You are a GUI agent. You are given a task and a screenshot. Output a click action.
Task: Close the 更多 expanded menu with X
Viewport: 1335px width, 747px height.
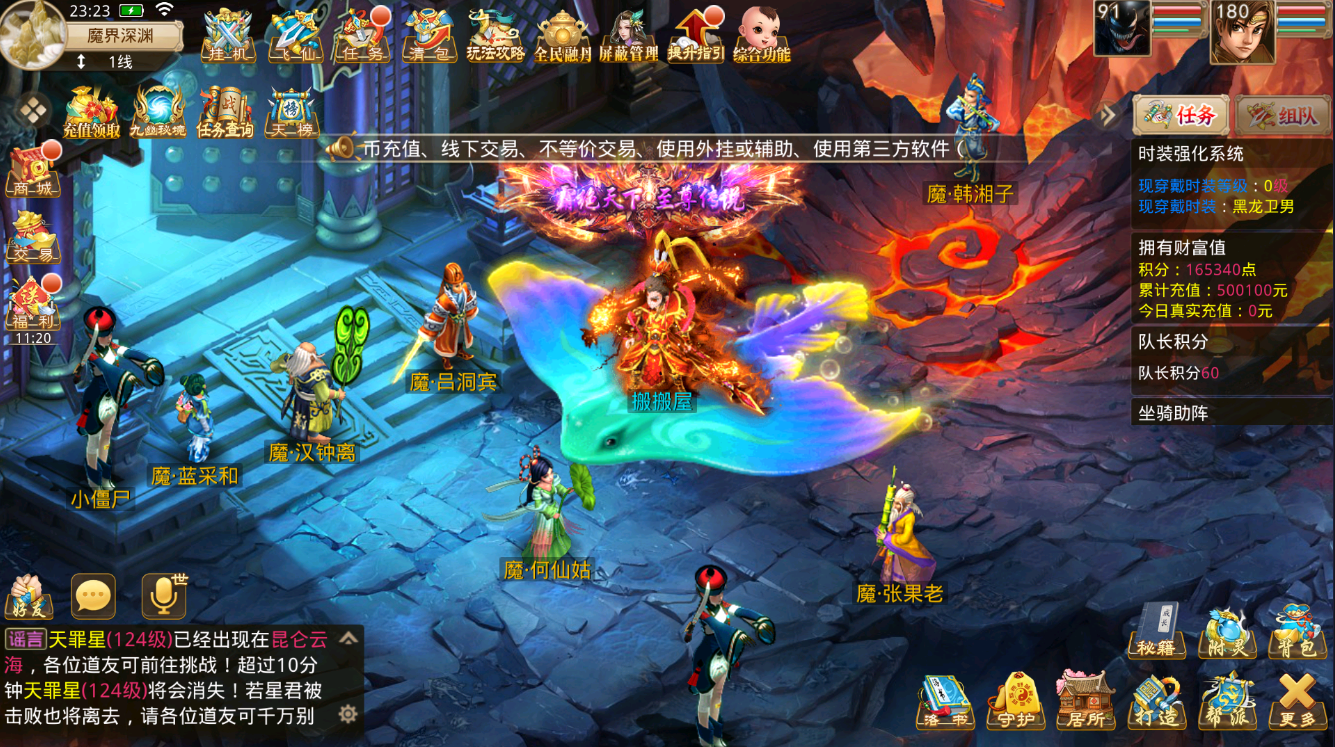pos(1297,699)
